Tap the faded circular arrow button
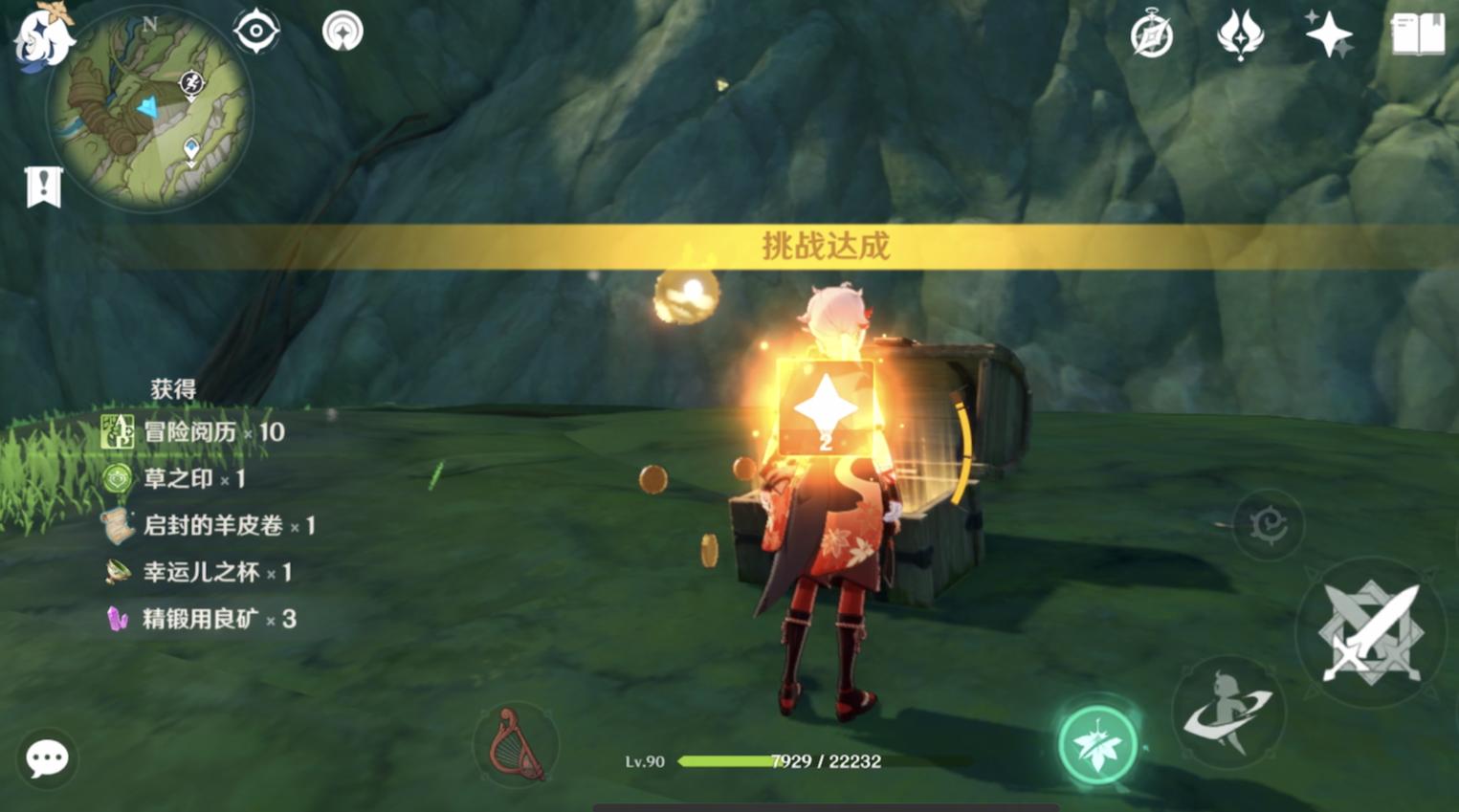The height and width of the screenshot is (812, 1459). point(1268,524)
